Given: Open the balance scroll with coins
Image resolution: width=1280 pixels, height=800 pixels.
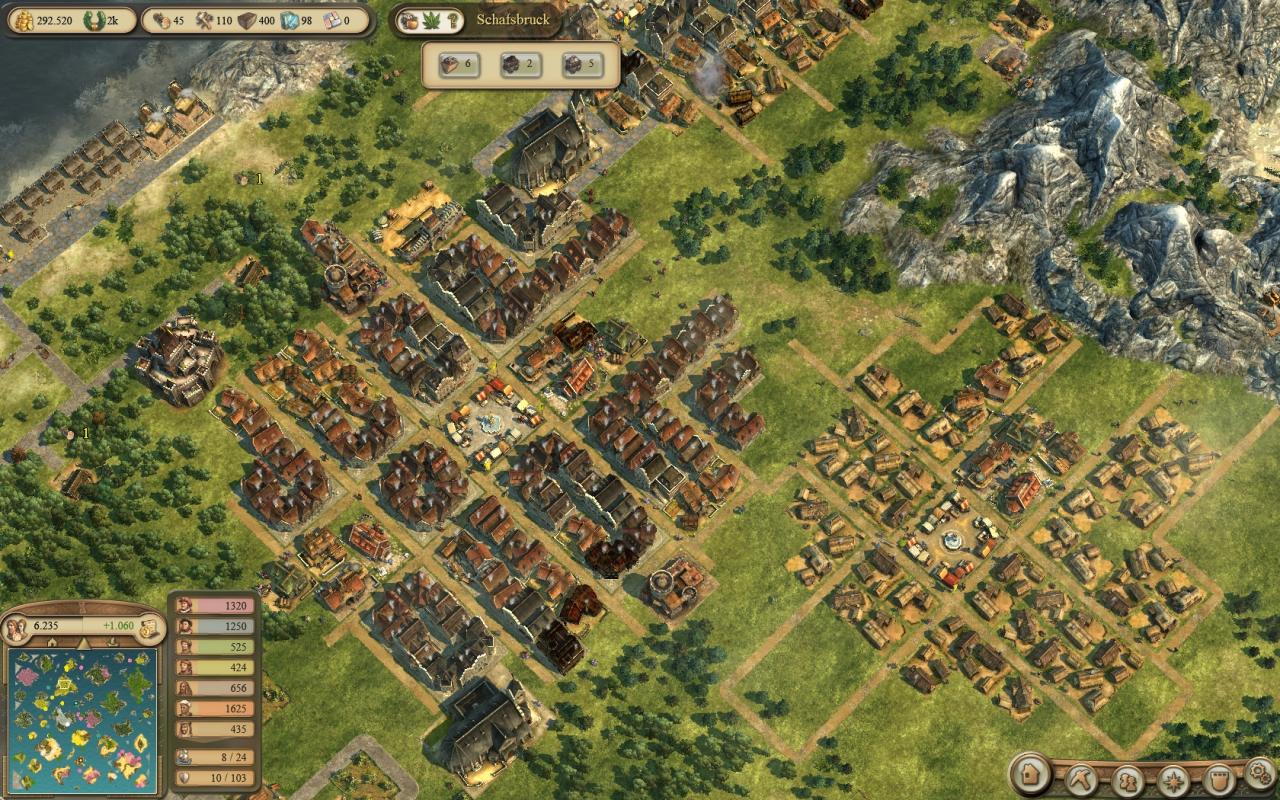Looking at the screenshot, I should pos(152,628).
